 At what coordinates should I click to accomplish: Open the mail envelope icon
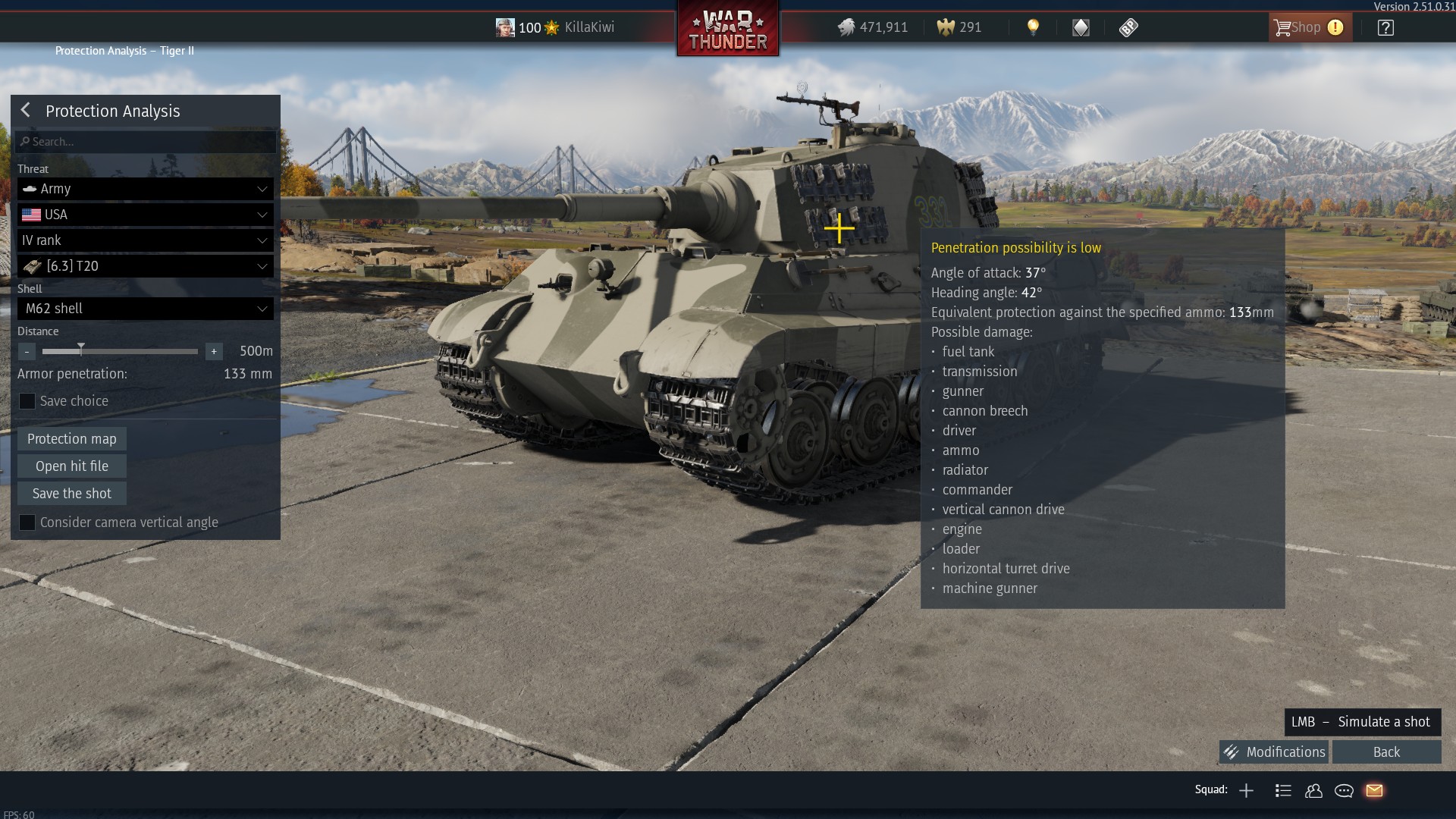point(1374,791)
